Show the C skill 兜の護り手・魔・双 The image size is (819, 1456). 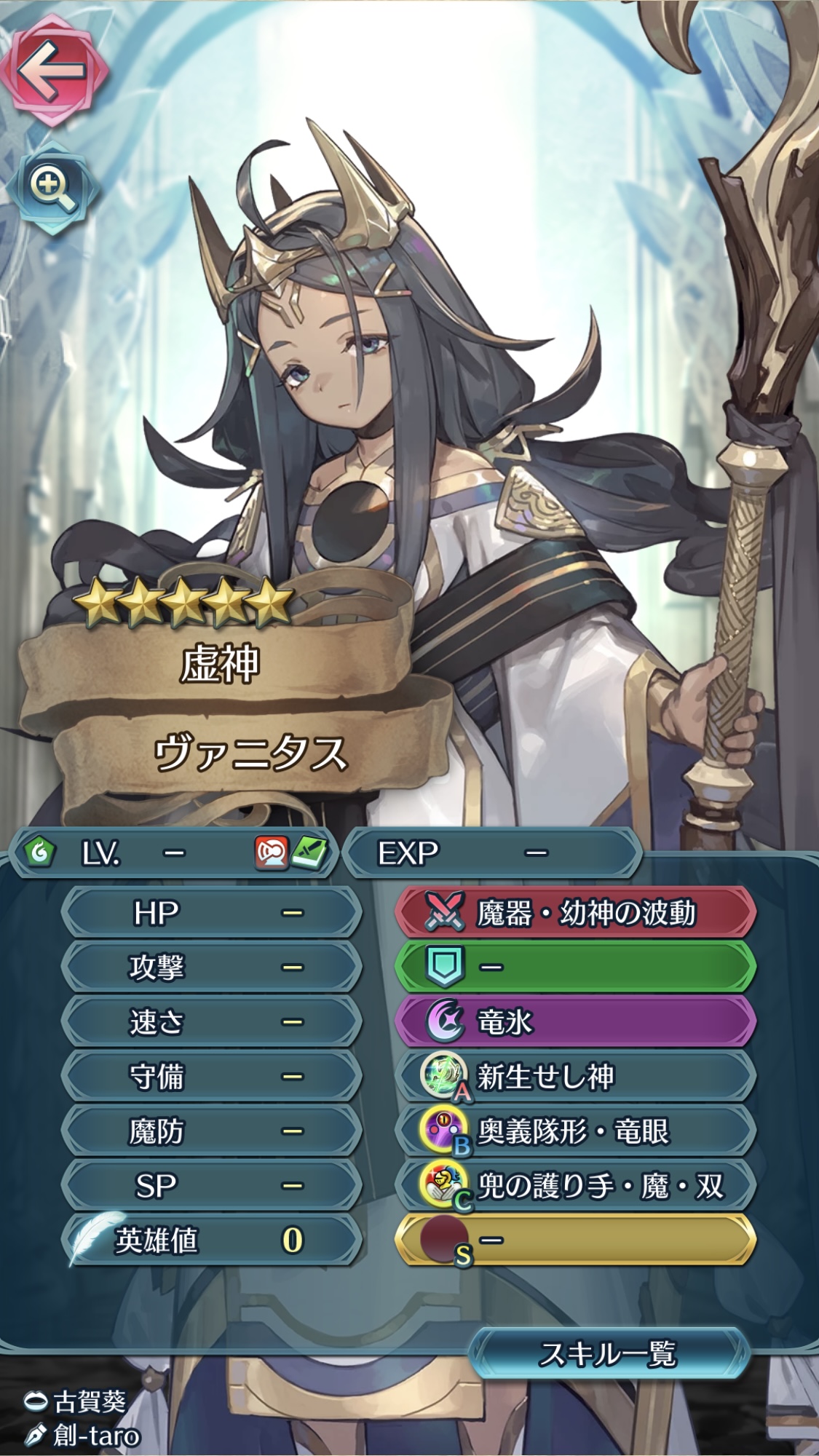coord(575,1186)
